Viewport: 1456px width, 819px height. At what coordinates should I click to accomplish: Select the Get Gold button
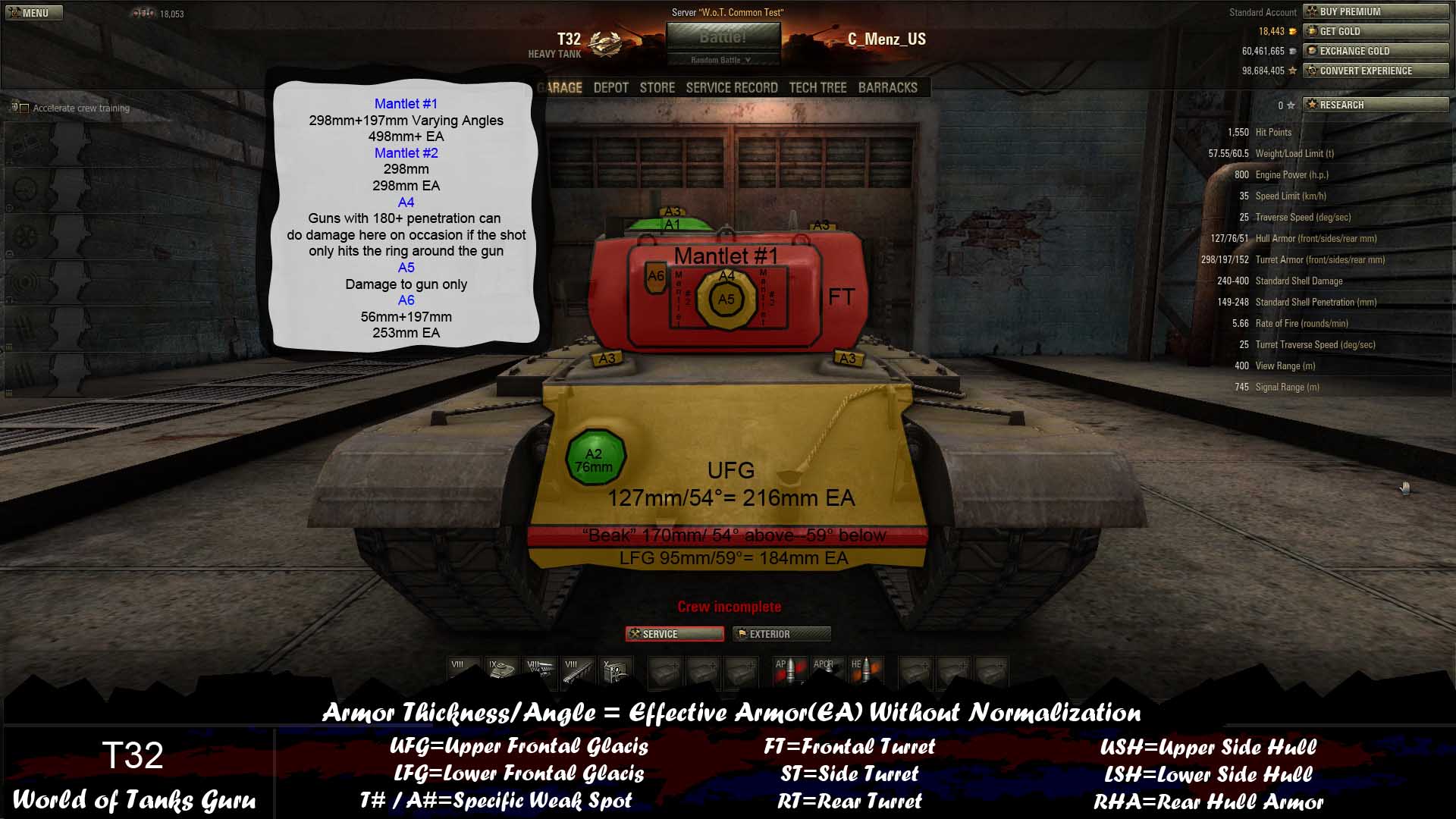click(x=1375, y=31)
